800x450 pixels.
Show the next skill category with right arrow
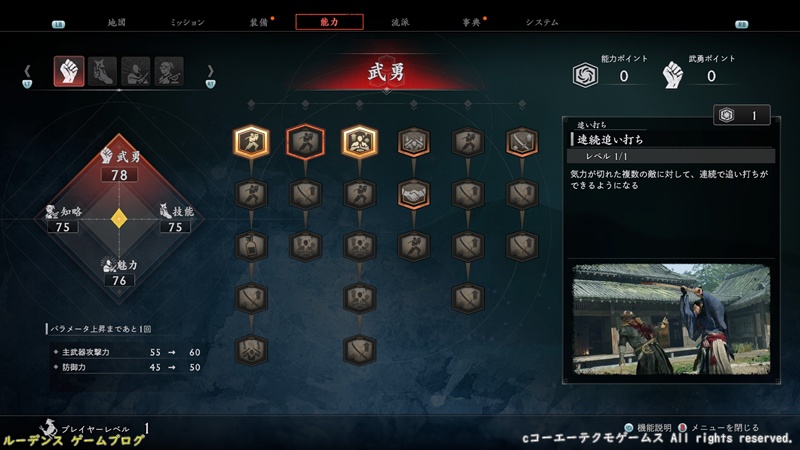pos(210,71)
